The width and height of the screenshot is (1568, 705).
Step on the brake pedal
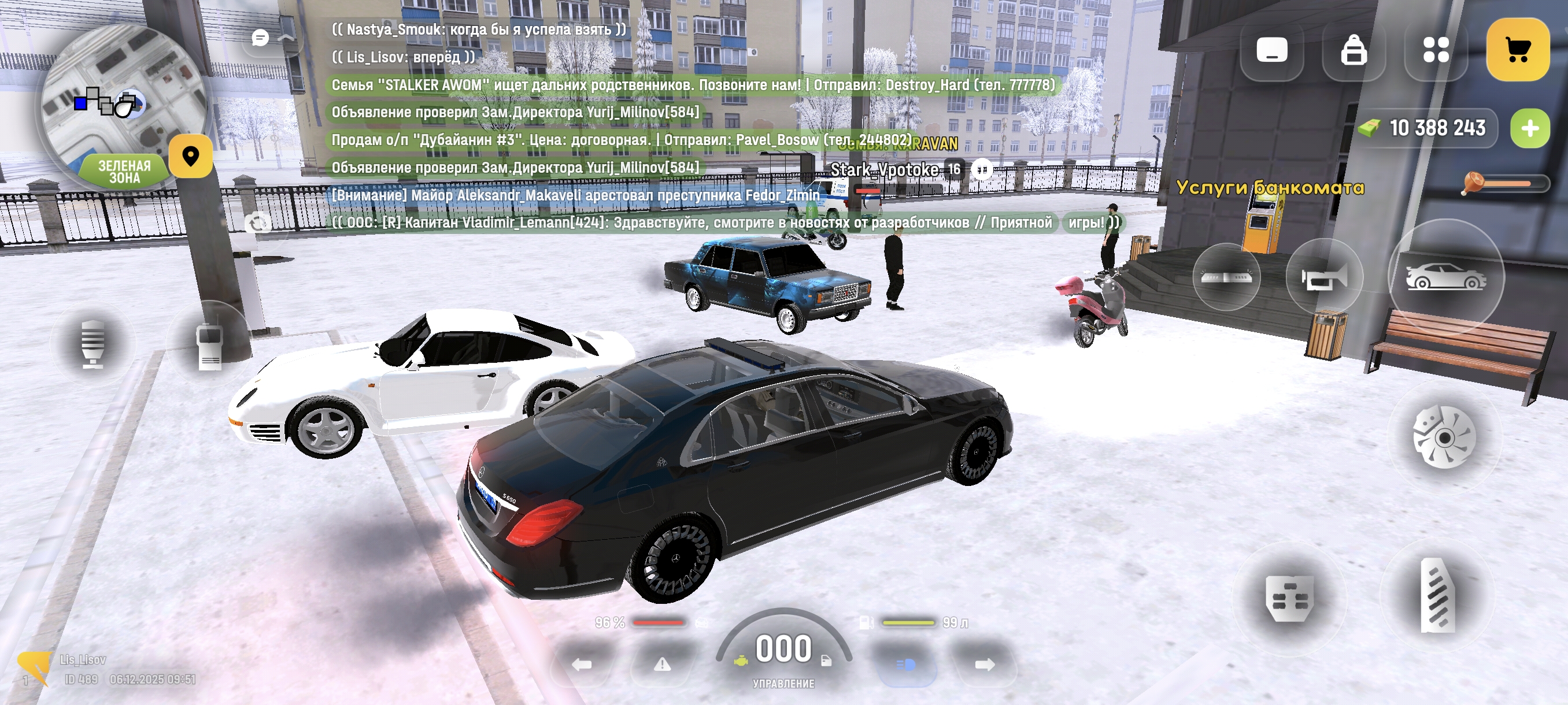(1289, 598)
